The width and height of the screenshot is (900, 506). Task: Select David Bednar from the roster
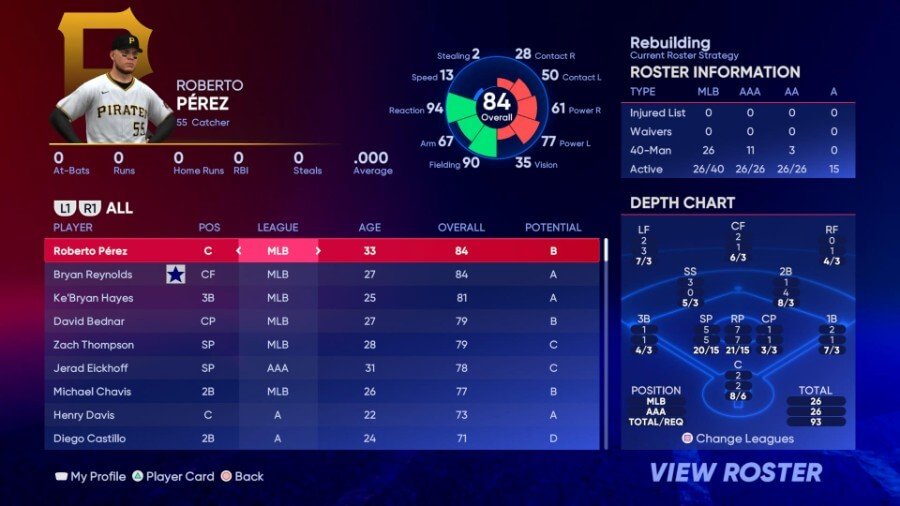(320, 321)
